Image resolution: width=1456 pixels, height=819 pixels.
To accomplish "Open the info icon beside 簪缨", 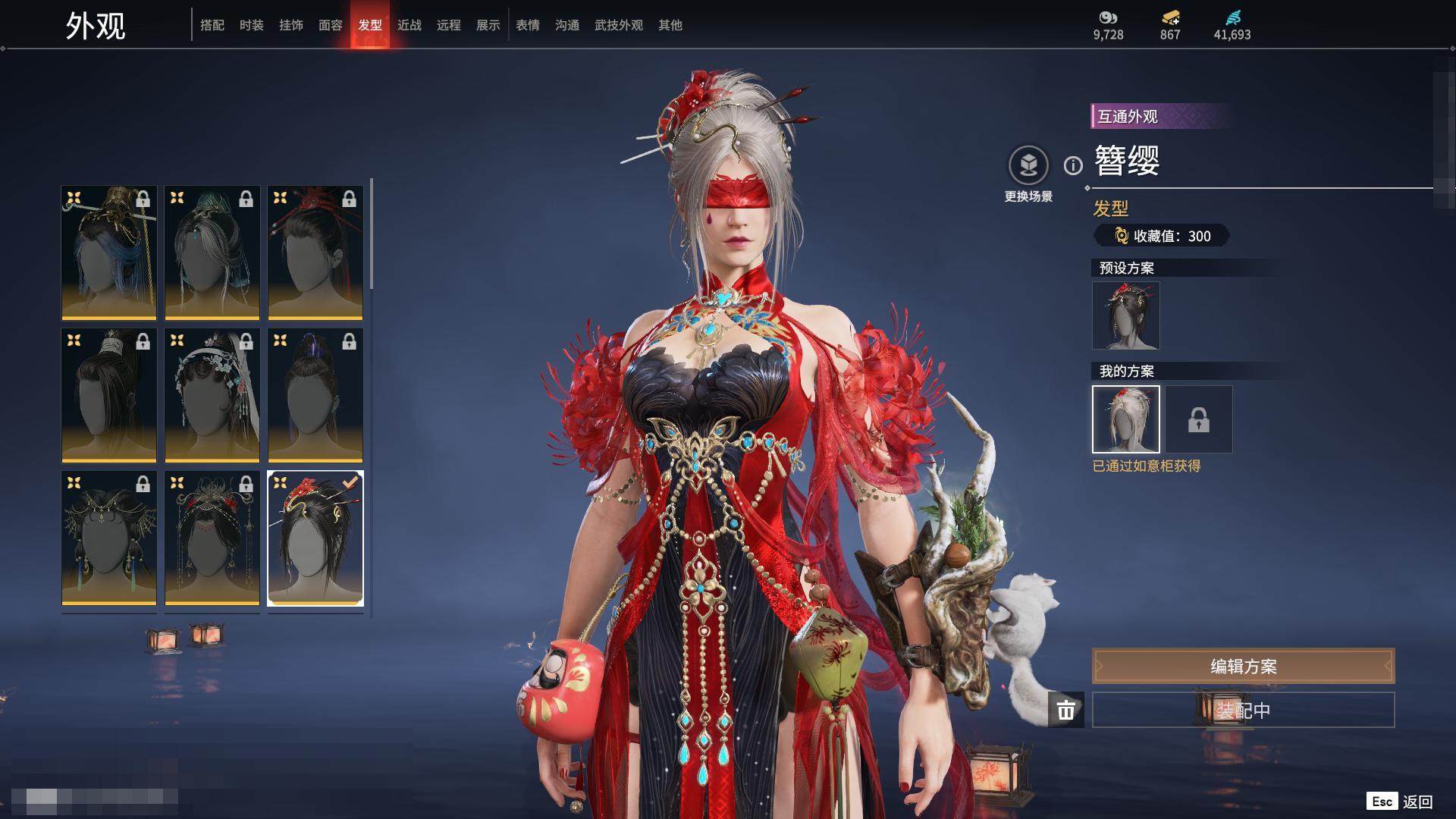I will coord(1073,165).
